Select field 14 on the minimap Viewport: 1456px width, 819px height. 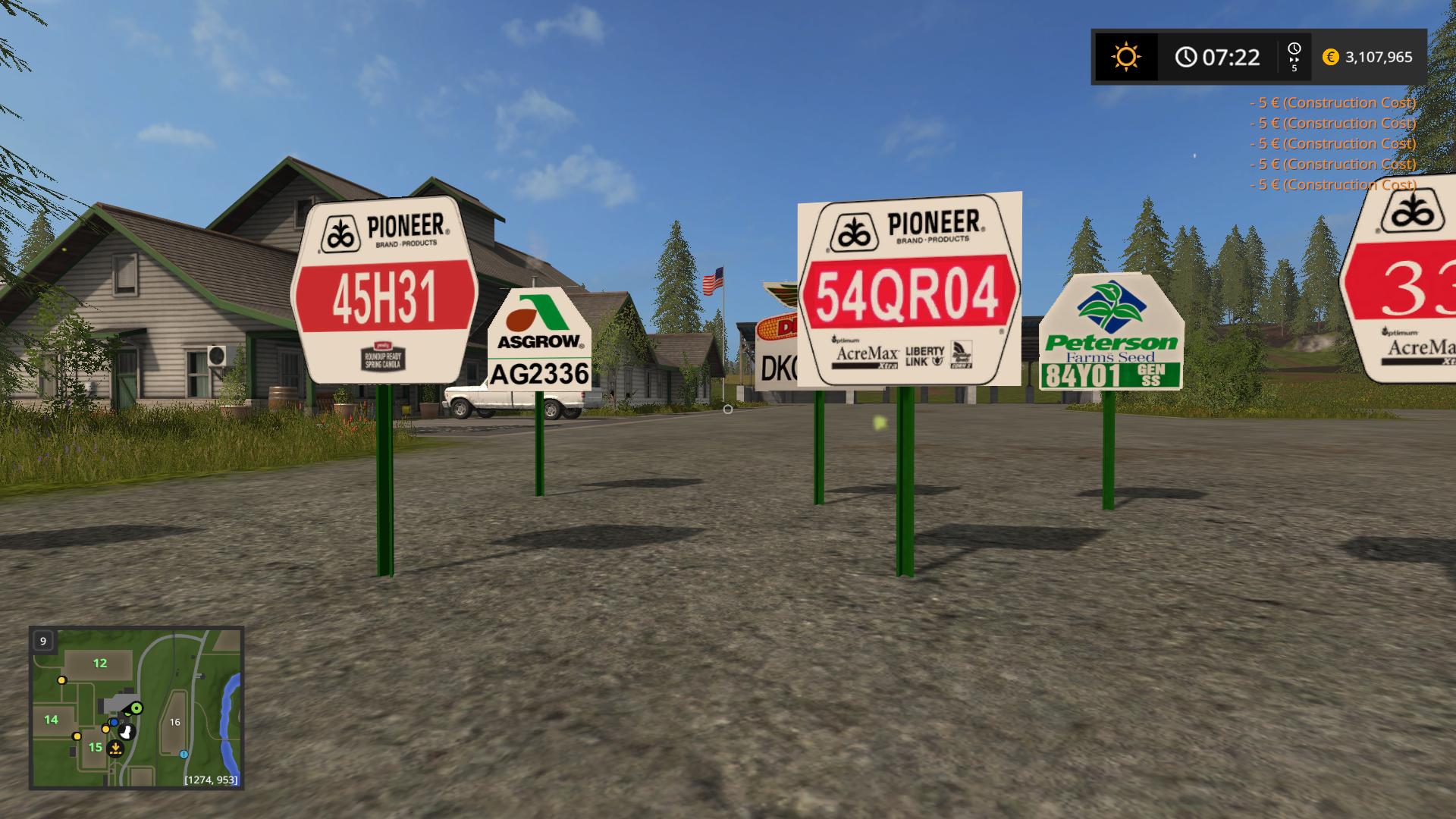pyautogui.click(x=51, y=720)
